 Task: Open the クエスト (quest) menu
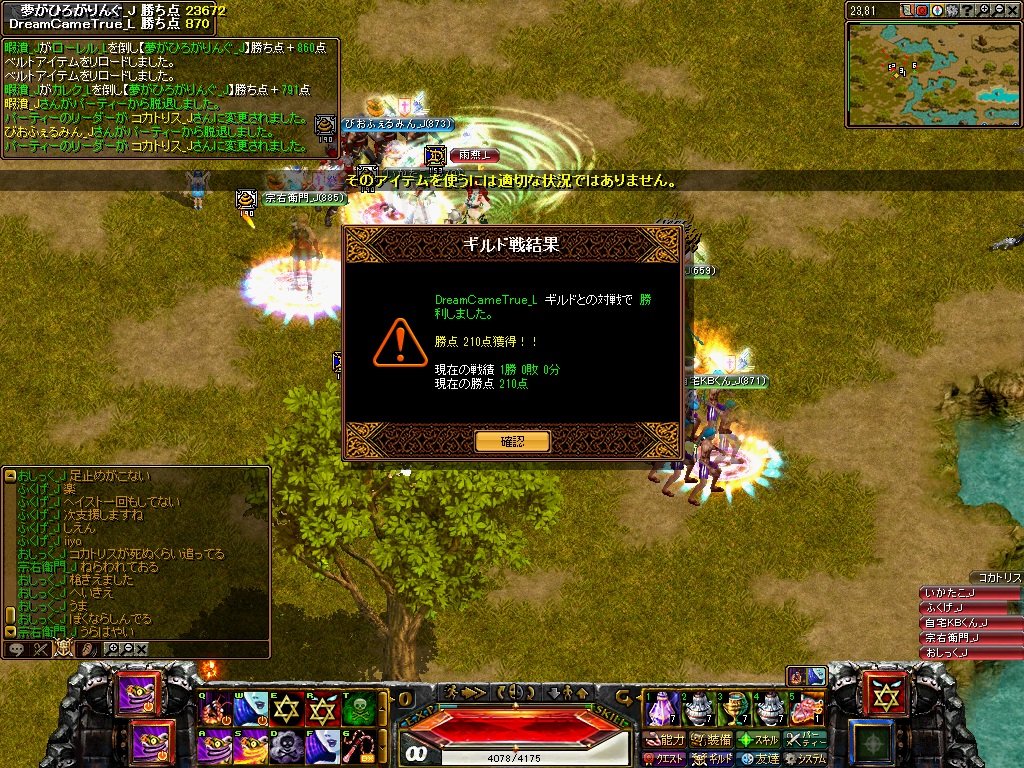[664, 759]
